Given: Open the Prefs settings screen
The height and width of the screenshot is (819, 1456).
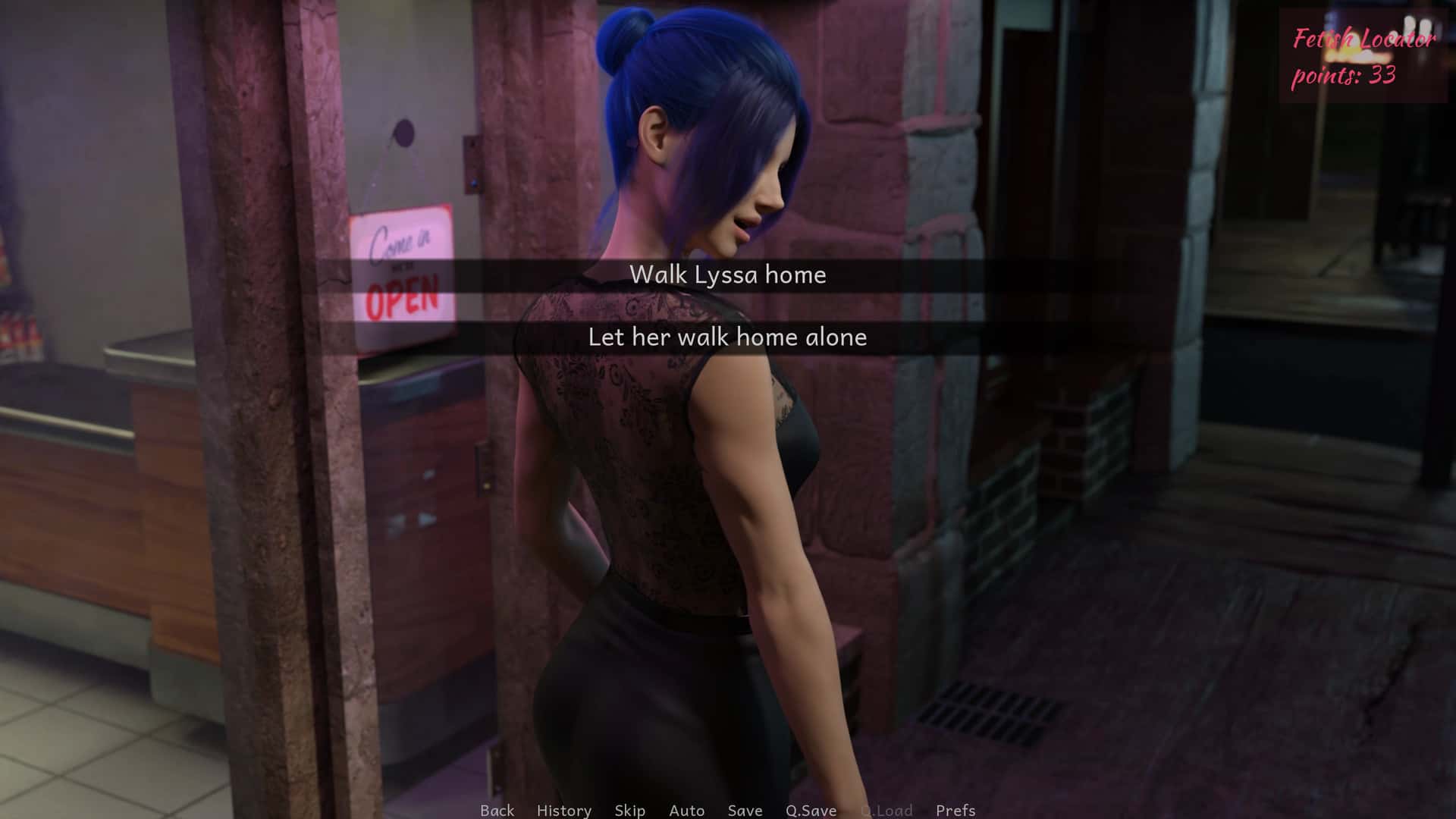Looking at the screenshot, I should tap(957, 810).
